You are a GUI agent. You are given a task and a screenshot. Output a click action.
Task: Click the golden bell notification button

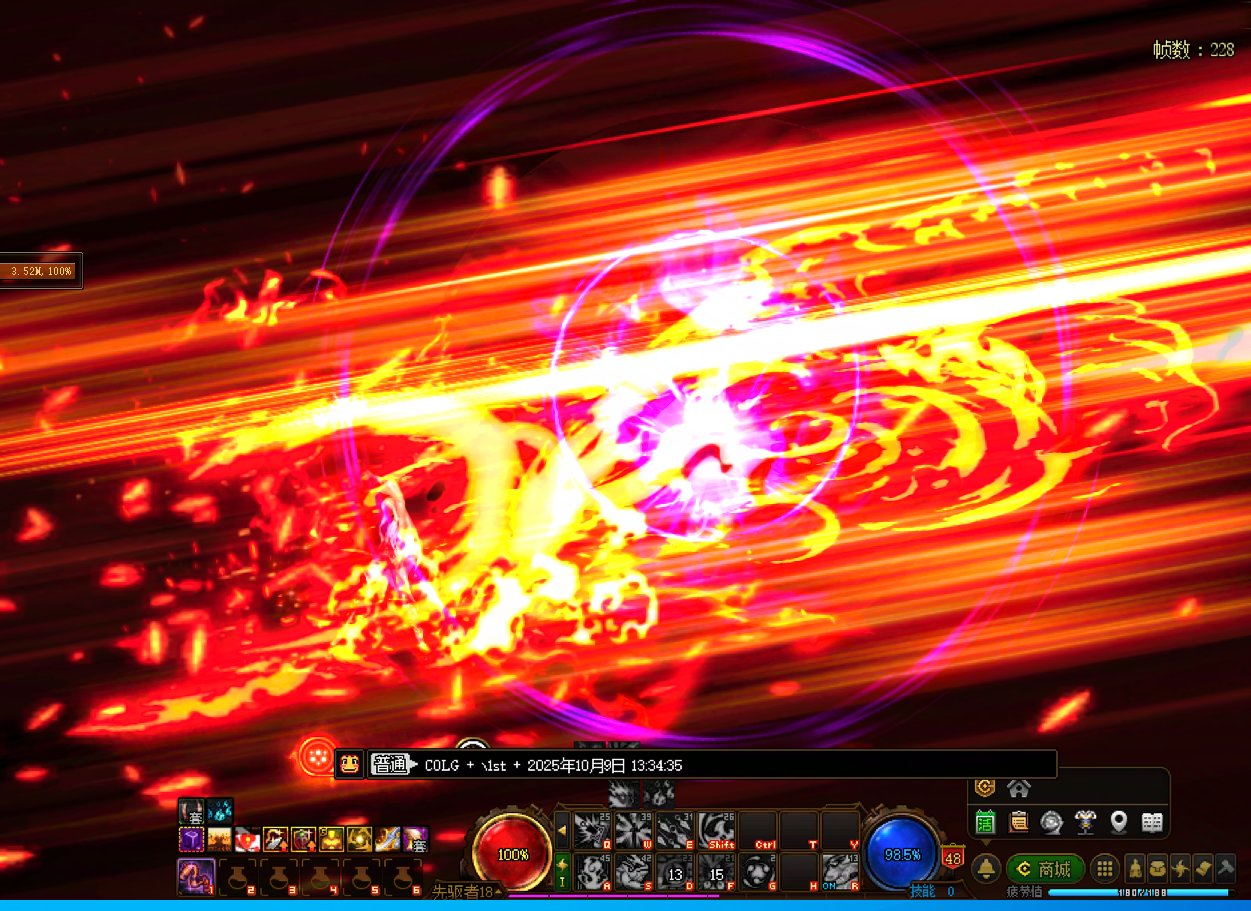point(986,868)
